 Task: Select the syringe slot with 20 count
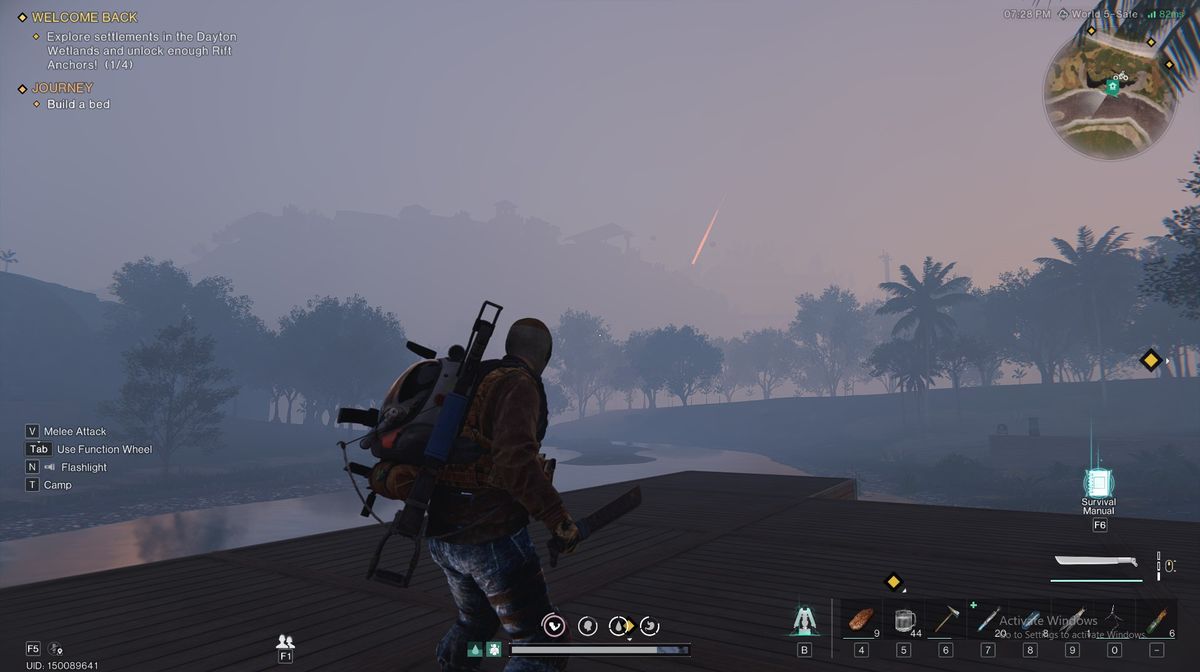(988, 620)
